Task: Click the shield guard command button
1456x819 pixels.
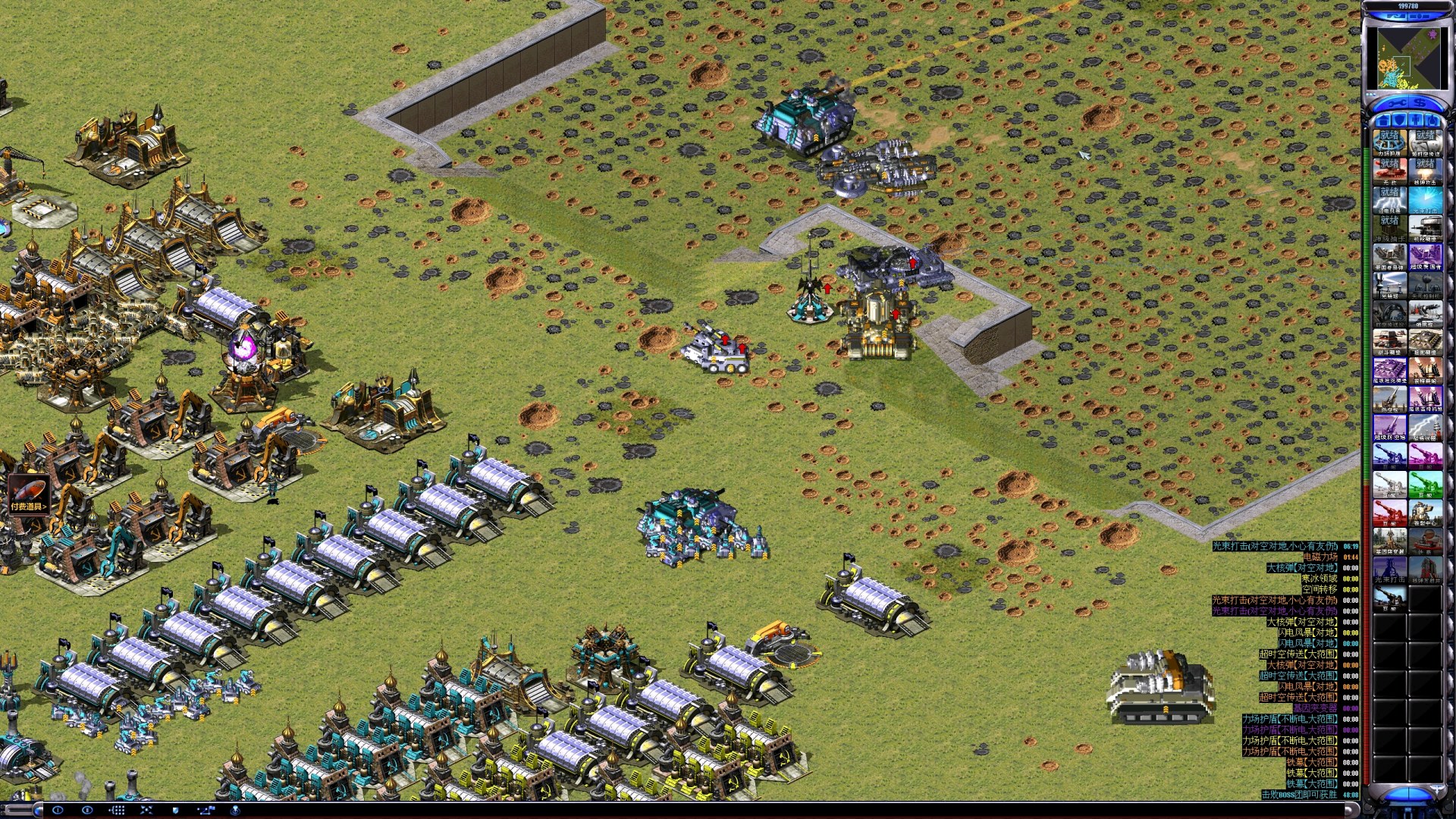Action: coord(176,810)
